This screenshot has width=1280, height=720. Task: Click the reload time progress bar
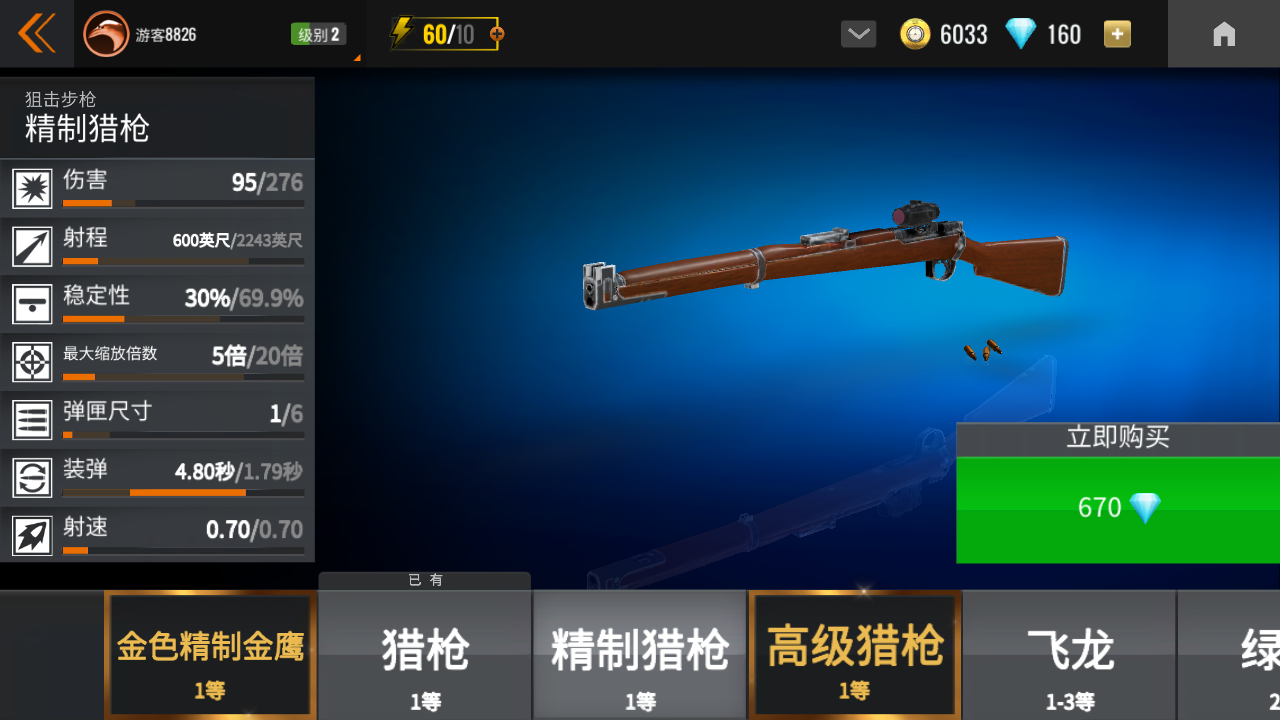(184, 494)
